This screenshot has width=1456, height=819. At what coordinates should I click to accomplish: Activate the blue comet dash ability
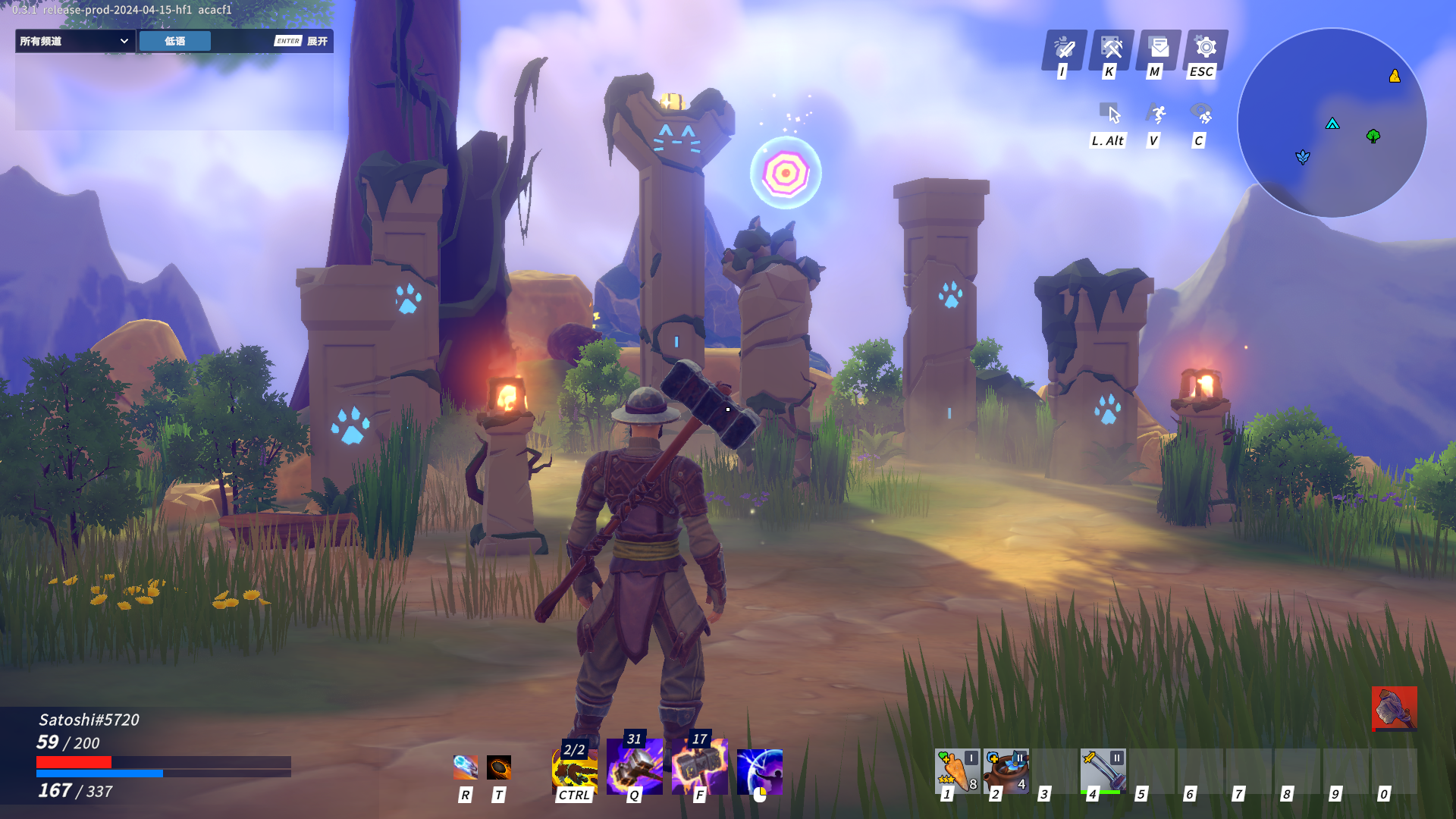click(465, 767)
